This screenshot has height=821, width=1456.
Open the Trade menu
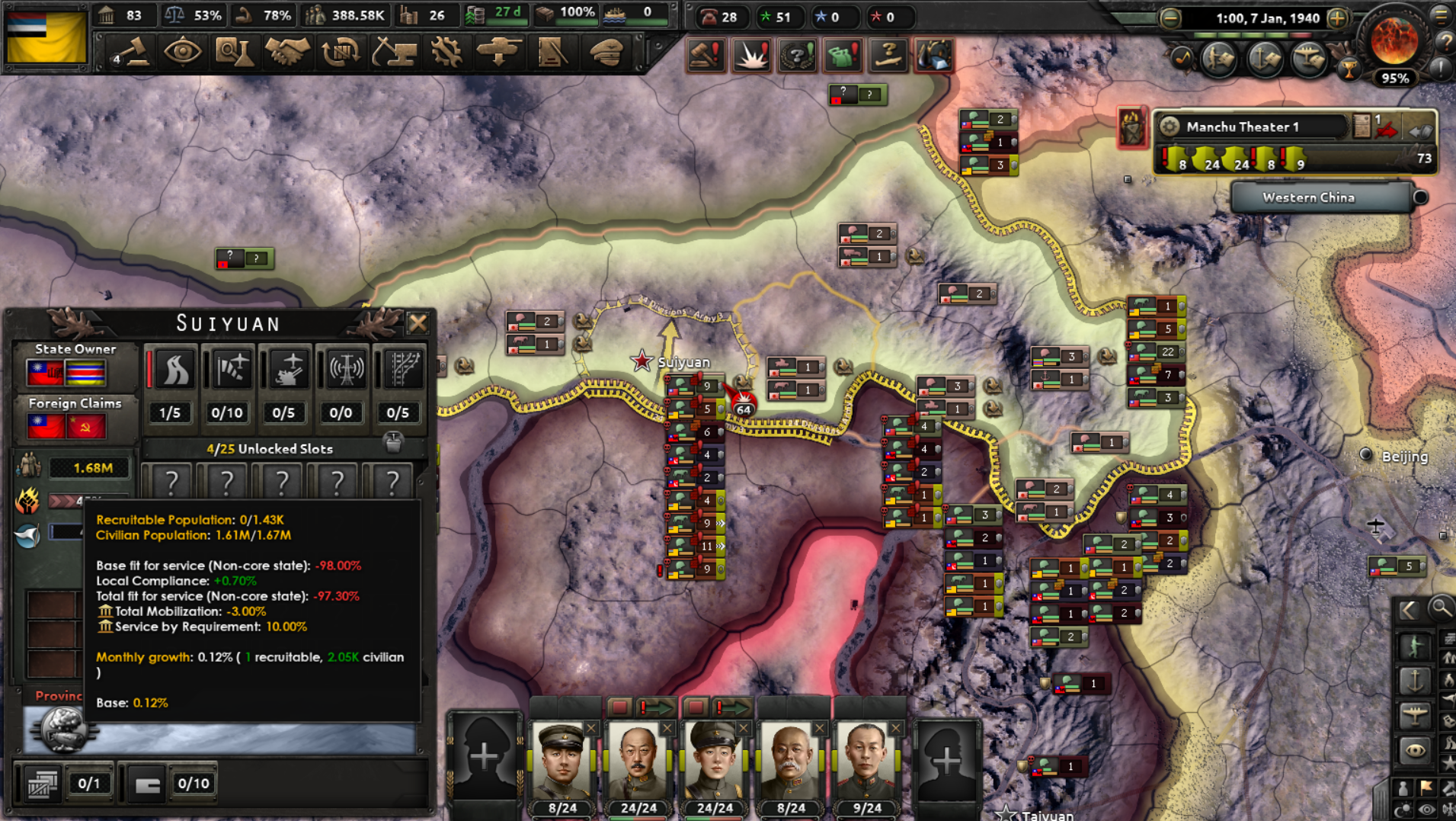341,53
